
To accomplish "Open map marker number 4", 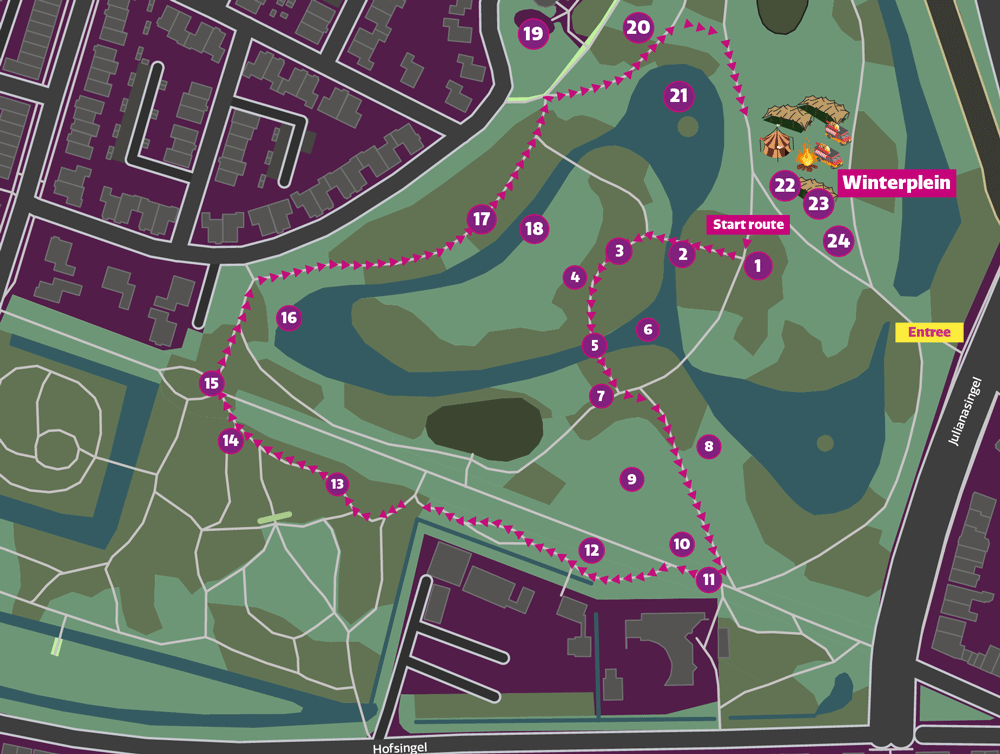I will 574,277.
